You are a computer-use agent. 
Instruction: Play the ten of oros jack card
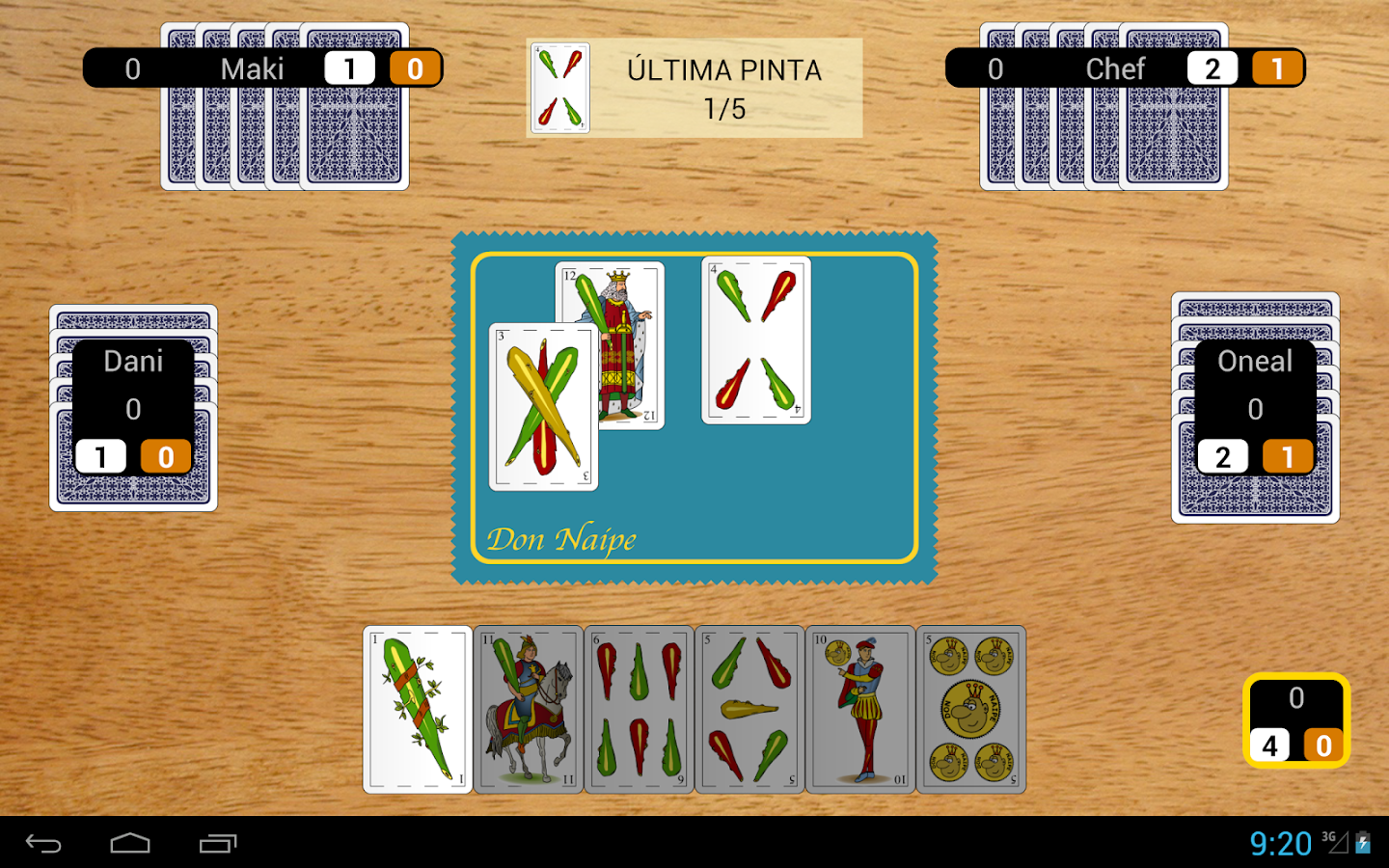point(859,710)
